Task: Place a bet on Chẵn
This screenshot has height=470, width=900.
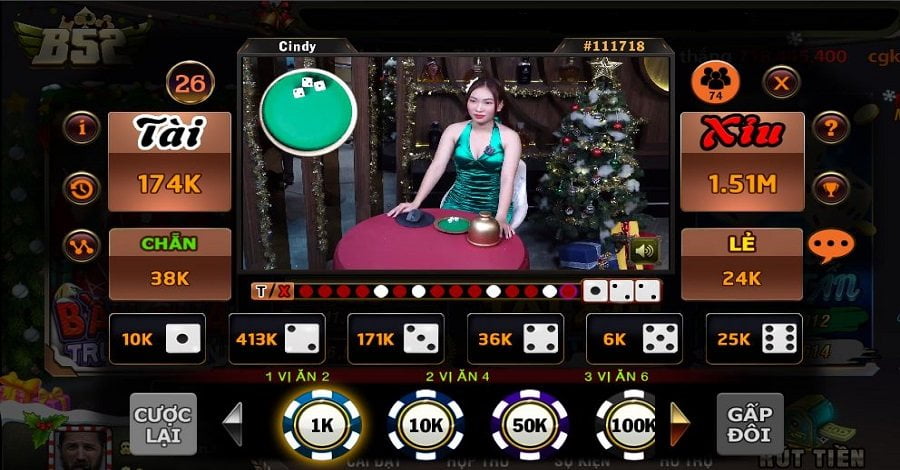Action: [169, 263]
